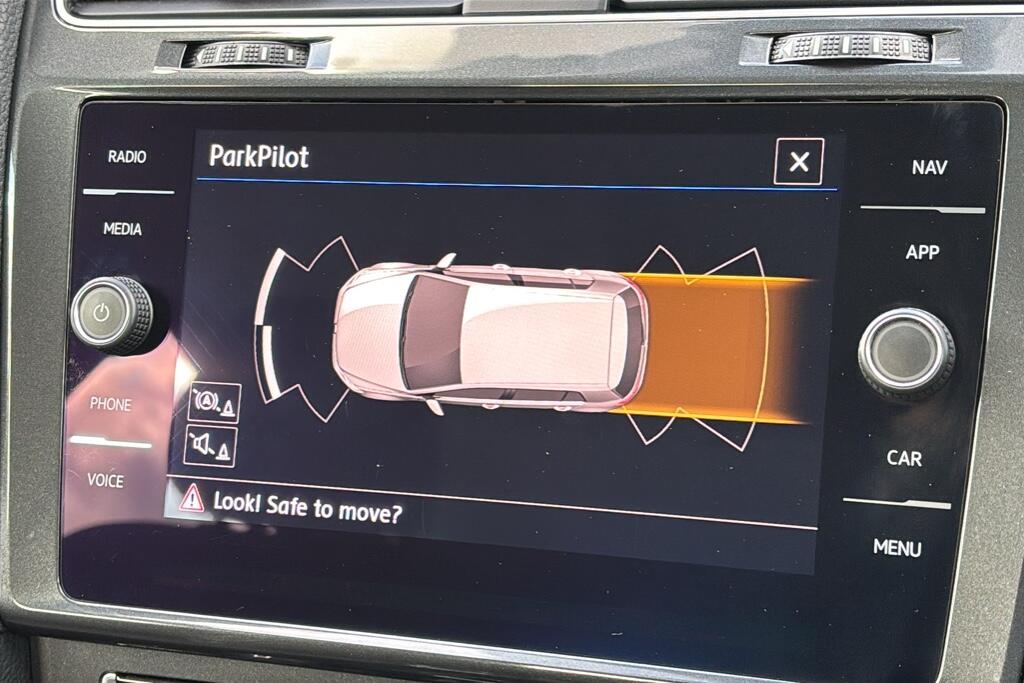This screenshot has height=683, width=1024.
Task: Close the ParkPilot screen
Action: pyautogui.click(x=798, y=162)
